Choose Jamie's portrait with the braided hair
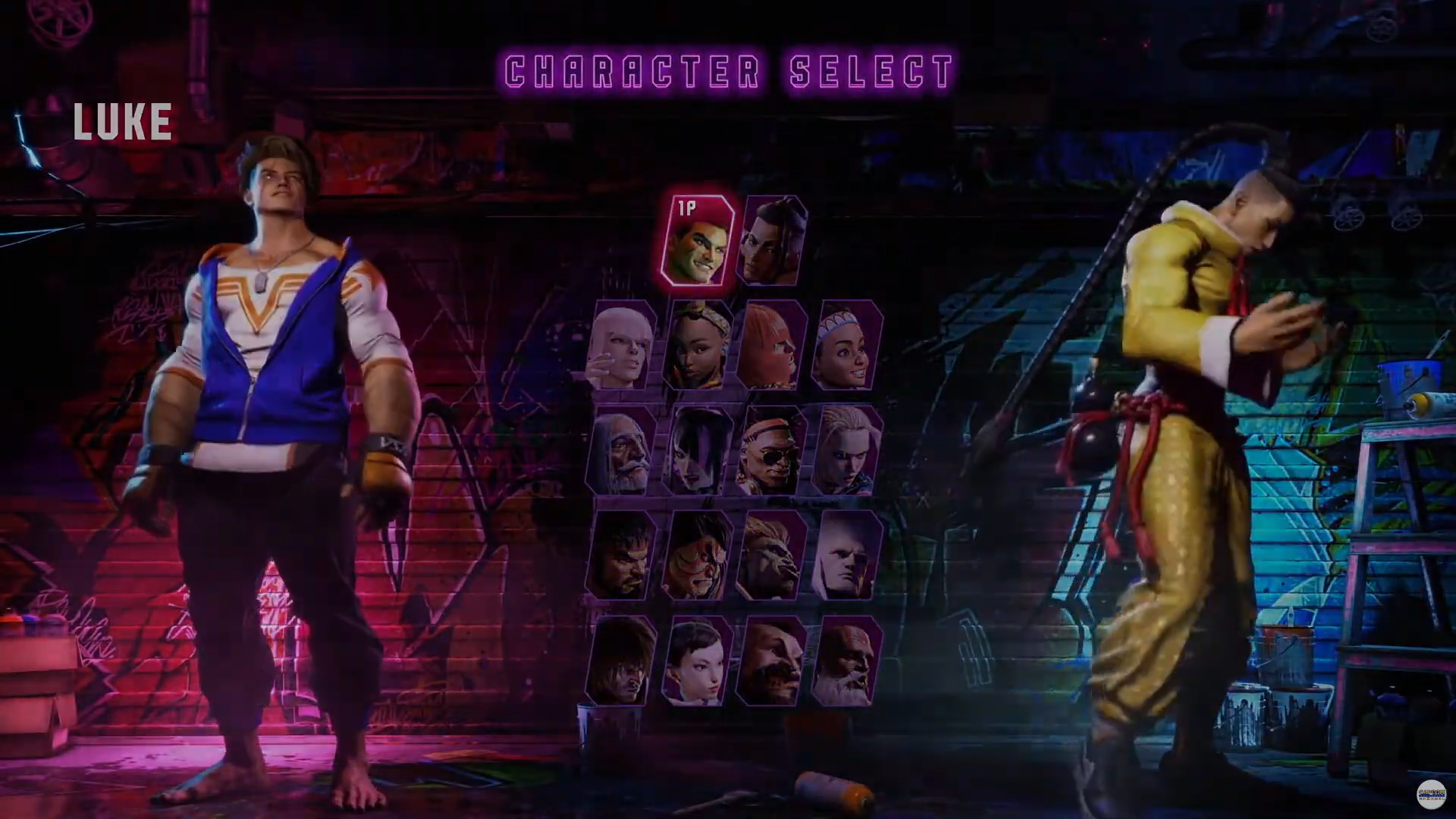The width and height of the screenshot is (1456, 819). tap(773, 241)
